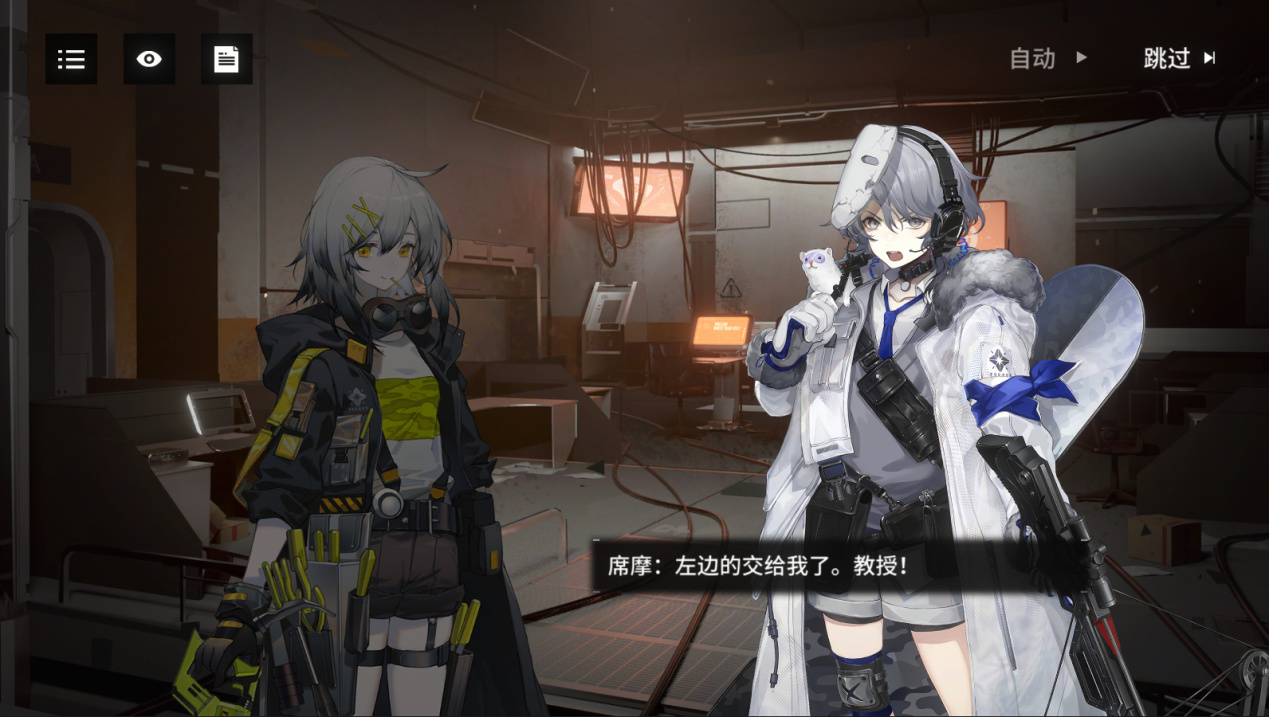
Task: Skip the story with 跳过
Action: 1179,58
